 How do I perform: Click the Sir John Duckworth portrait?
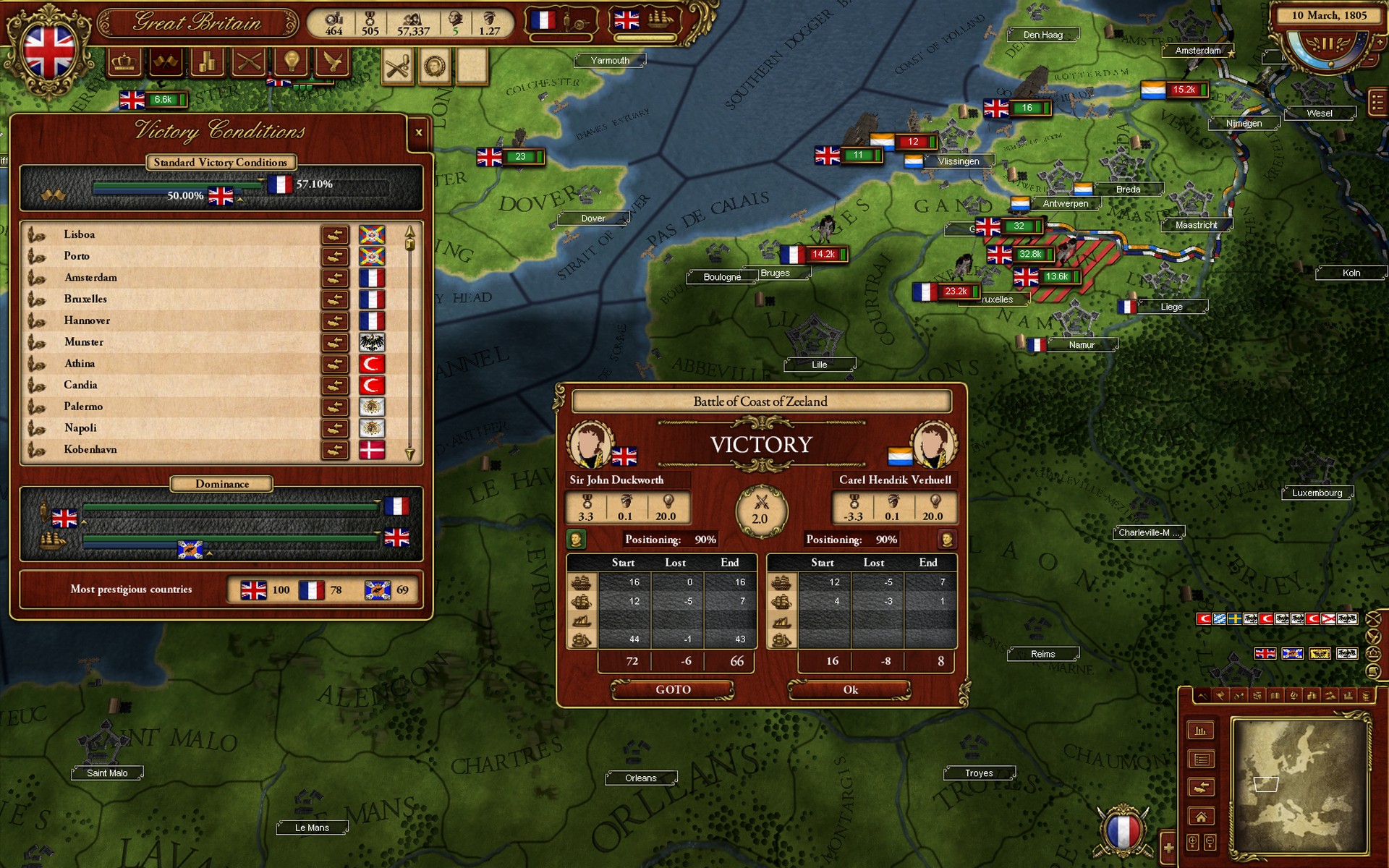(590, 444)
